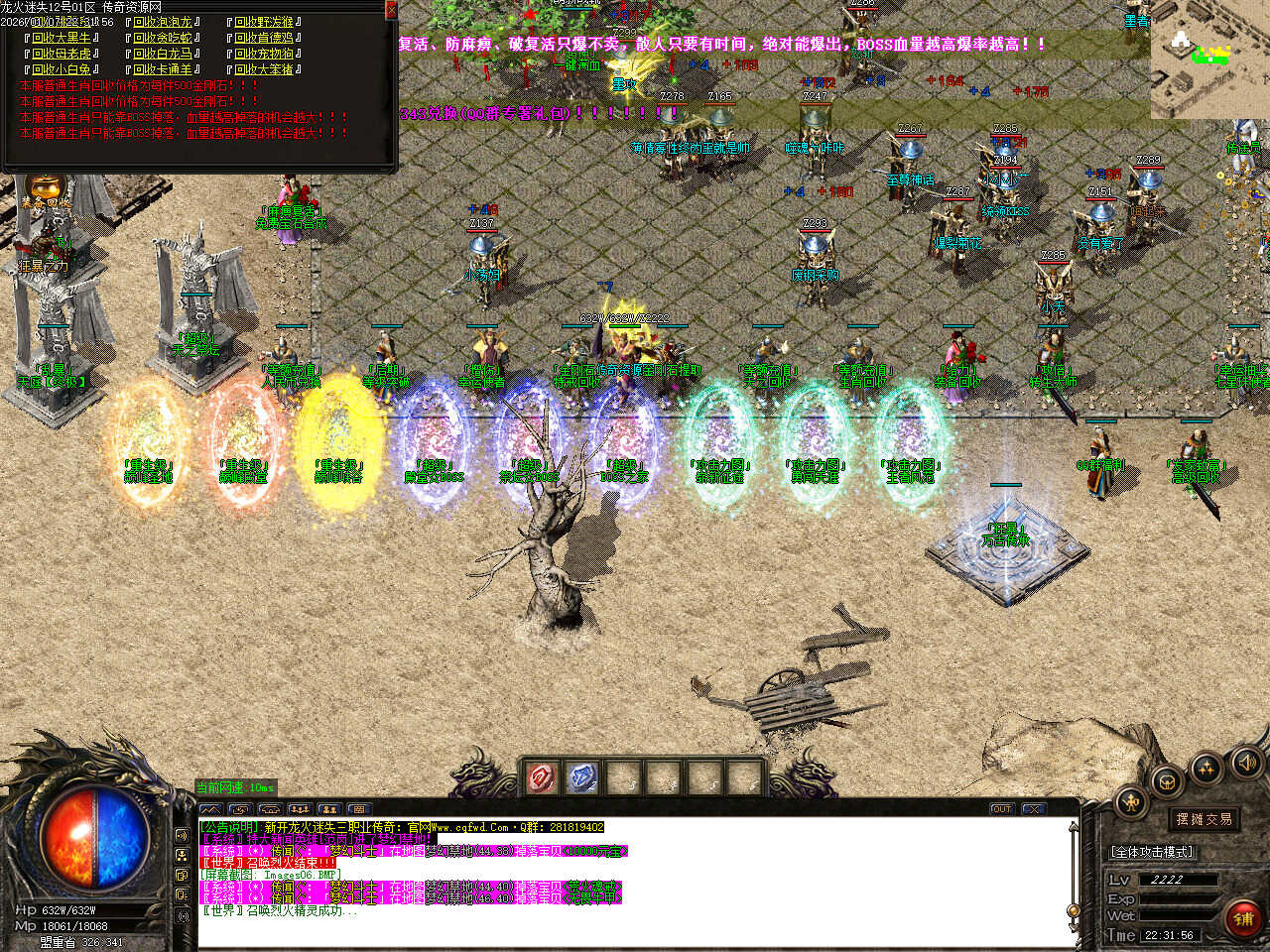Select the 回收贪吃蛇 recycle link
The width and height of the screenshot is (1270, 952).
click(164, 38)
